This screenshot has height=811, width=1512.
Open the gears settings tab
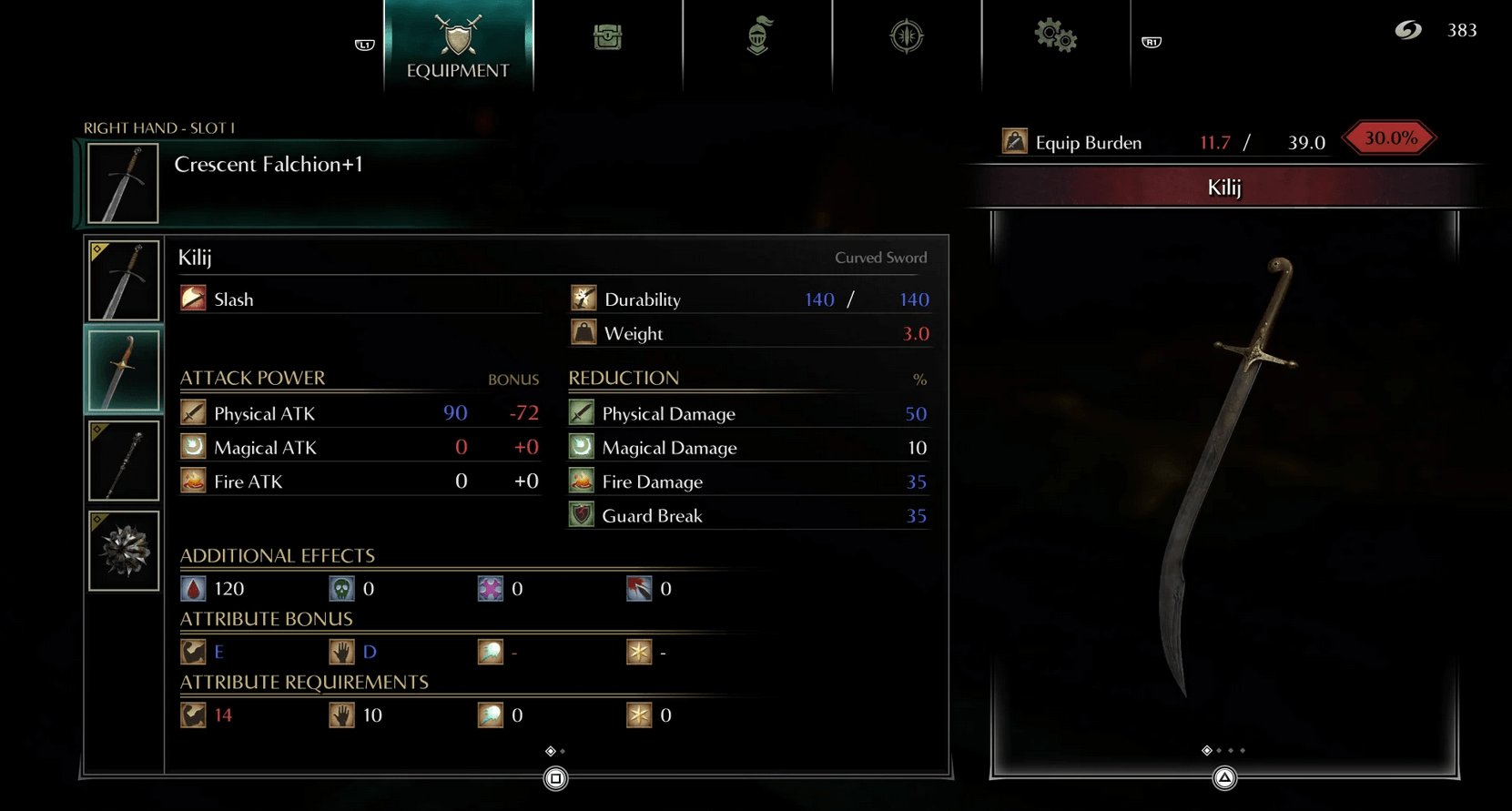point(1055,36)
